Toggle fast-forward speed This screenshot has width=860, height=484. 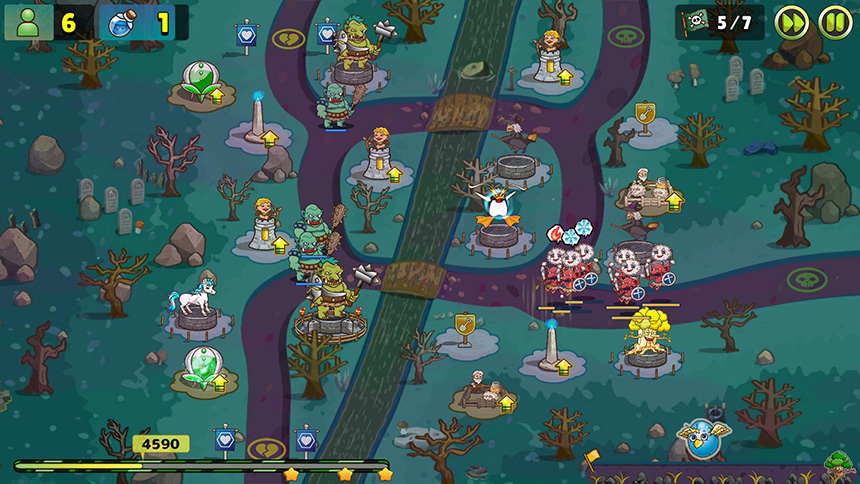pyautogui.click(x=792, y=22)
